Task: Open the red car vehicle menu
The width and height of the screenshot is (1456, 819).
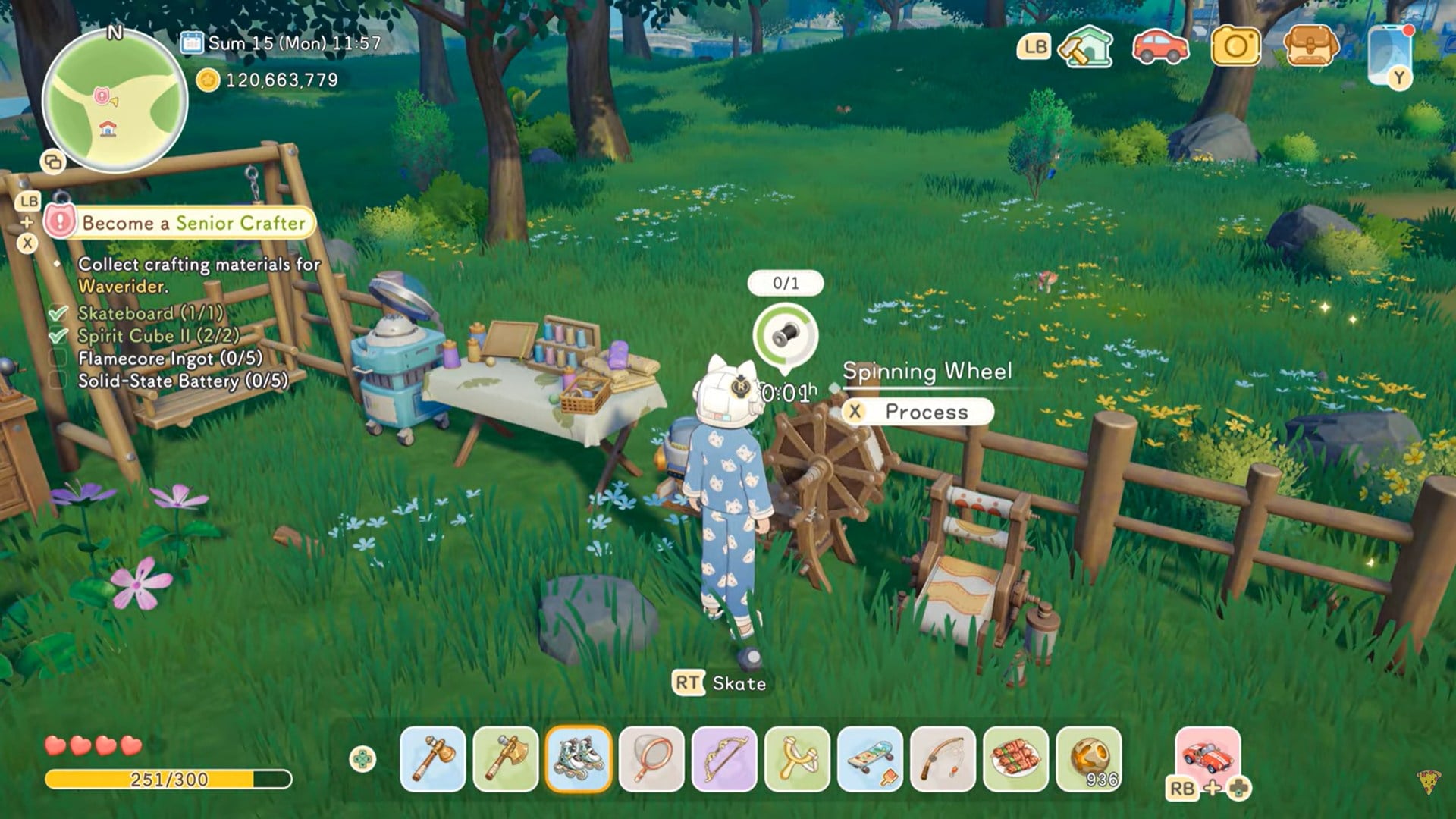Action: (1160, 47)
